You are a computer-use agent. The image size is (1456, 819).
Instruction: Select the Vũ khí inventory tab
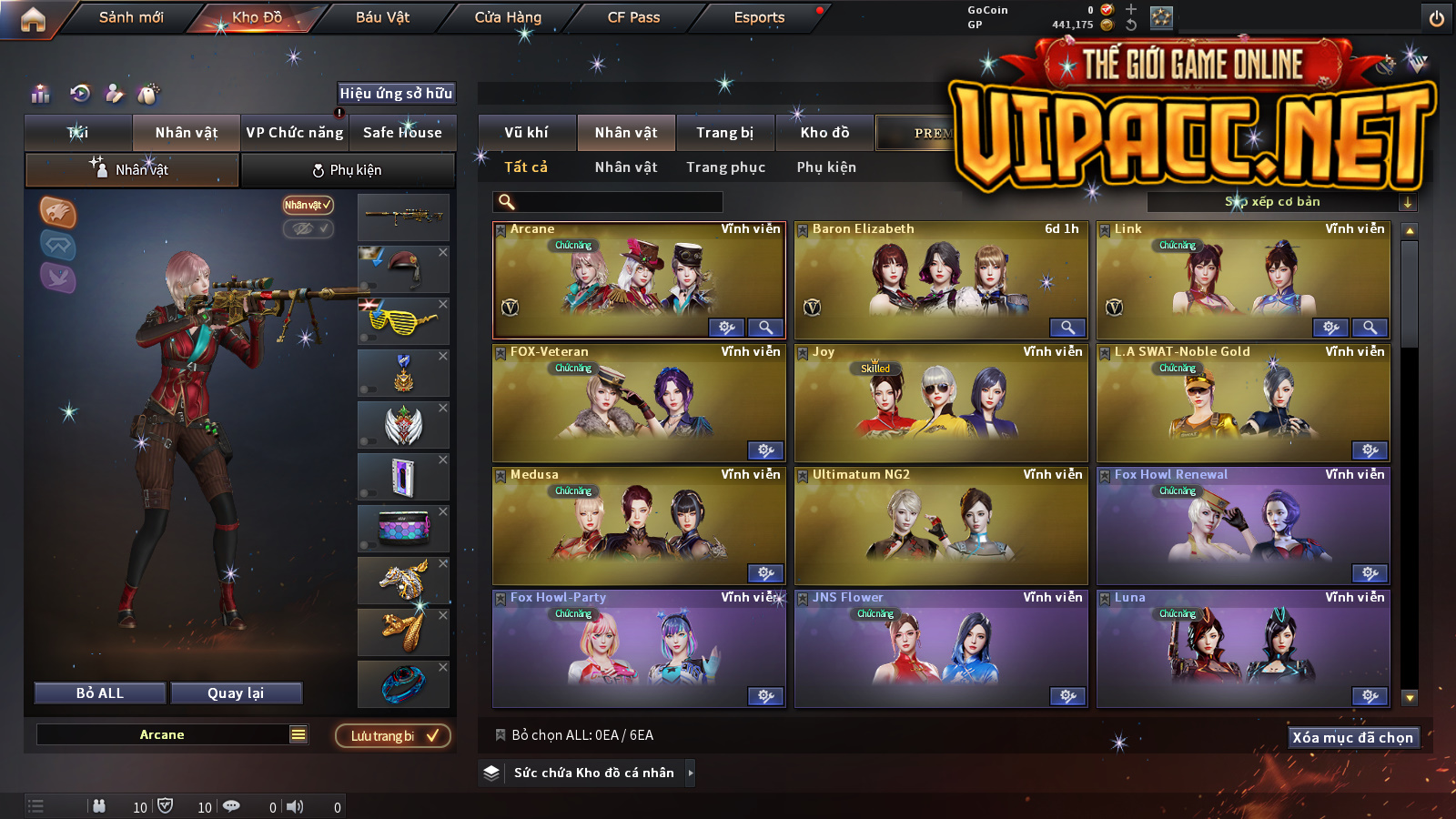click(x=526, y=133)
